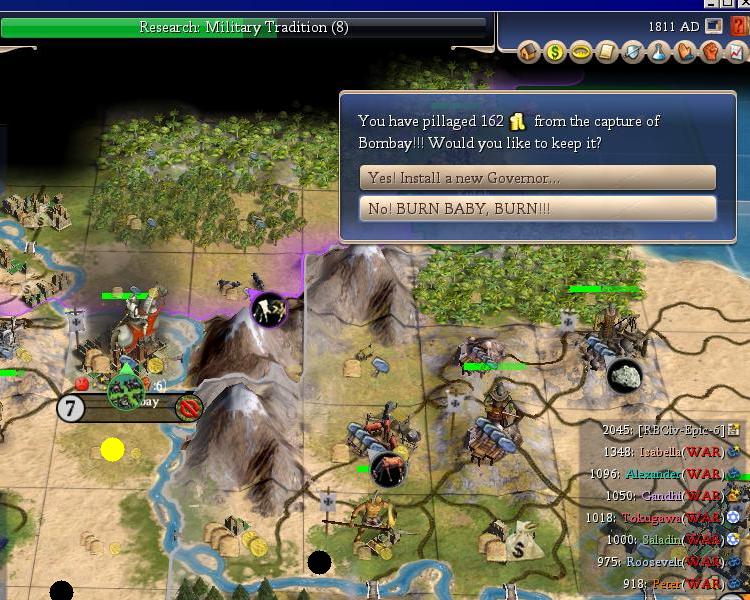Open the Info Screen graph icon
This screenshot has width=750, height=600.
point(737,52)
